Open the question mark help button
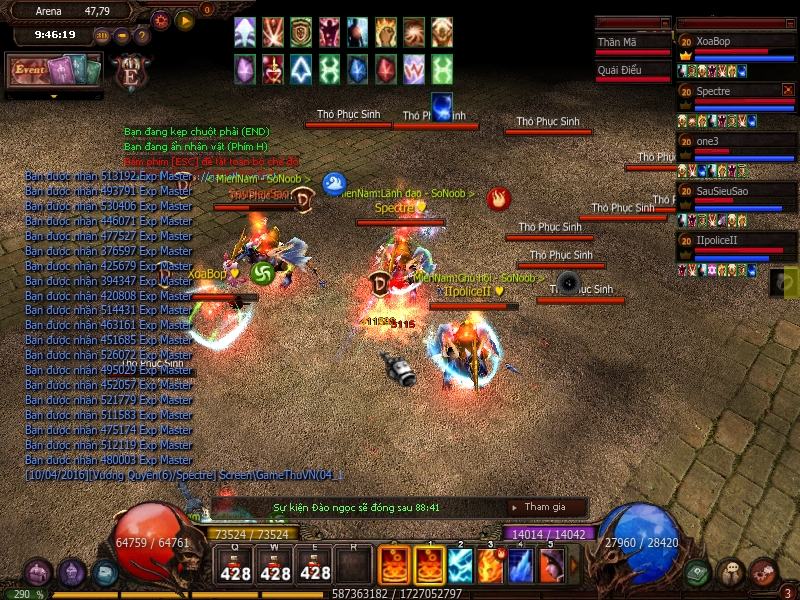The height and width of the screenshot is (600, 800). (x=141, y=35)
